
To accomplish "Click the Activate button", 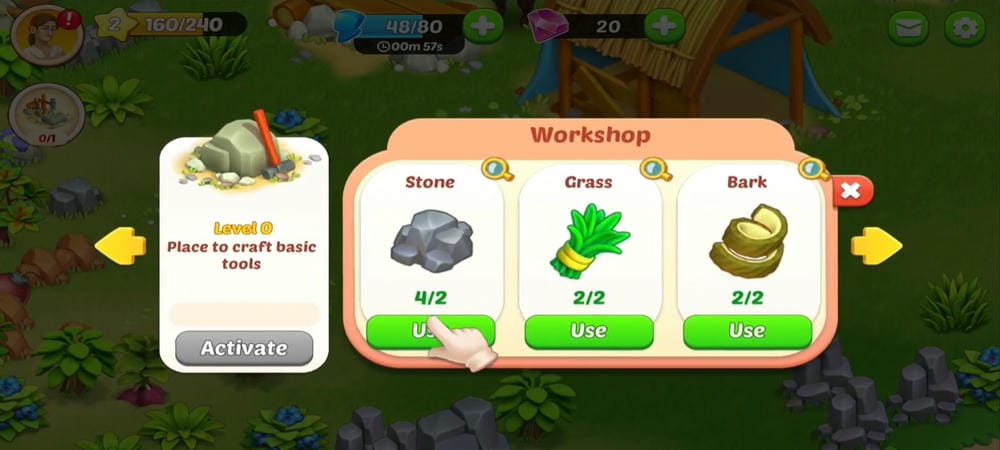I will pyautogui.click(x=244, y=348).
